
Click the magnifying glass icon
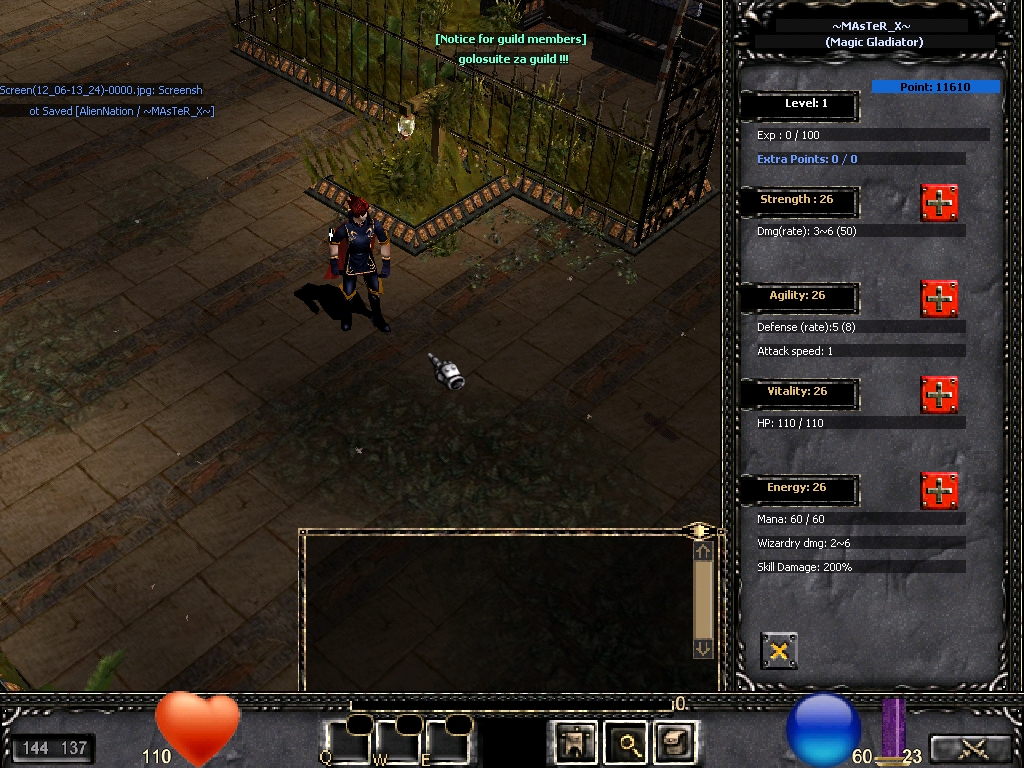[x=628, y=743]
